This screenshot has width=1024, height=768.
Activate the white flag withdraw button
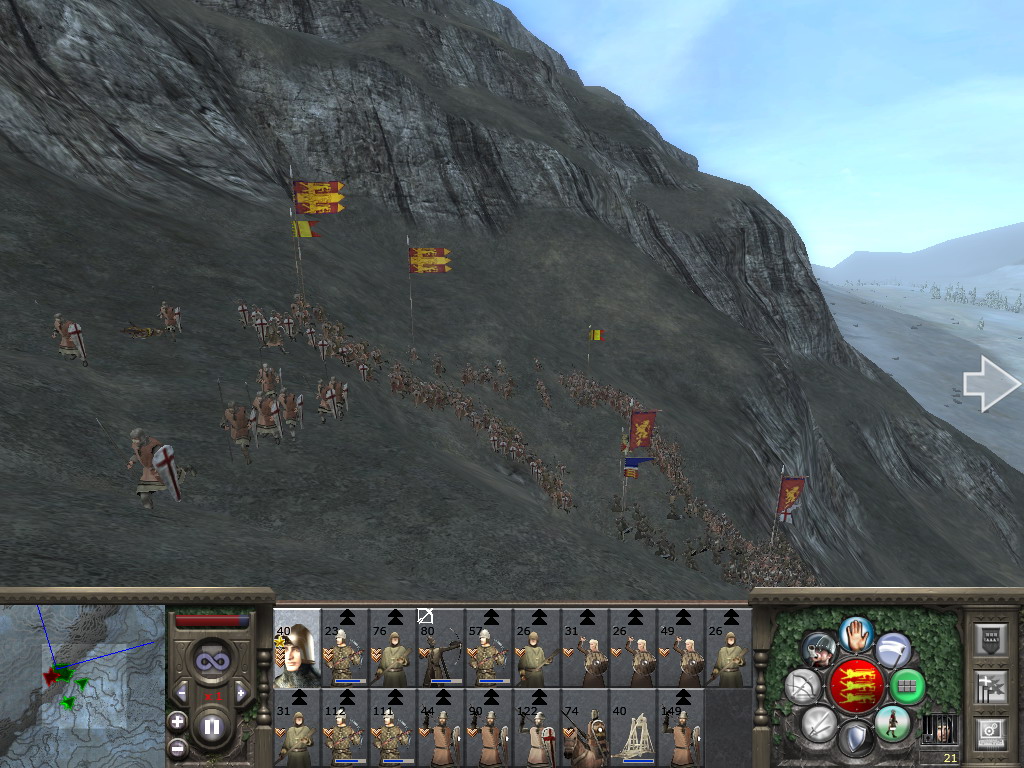pos(893,650)
